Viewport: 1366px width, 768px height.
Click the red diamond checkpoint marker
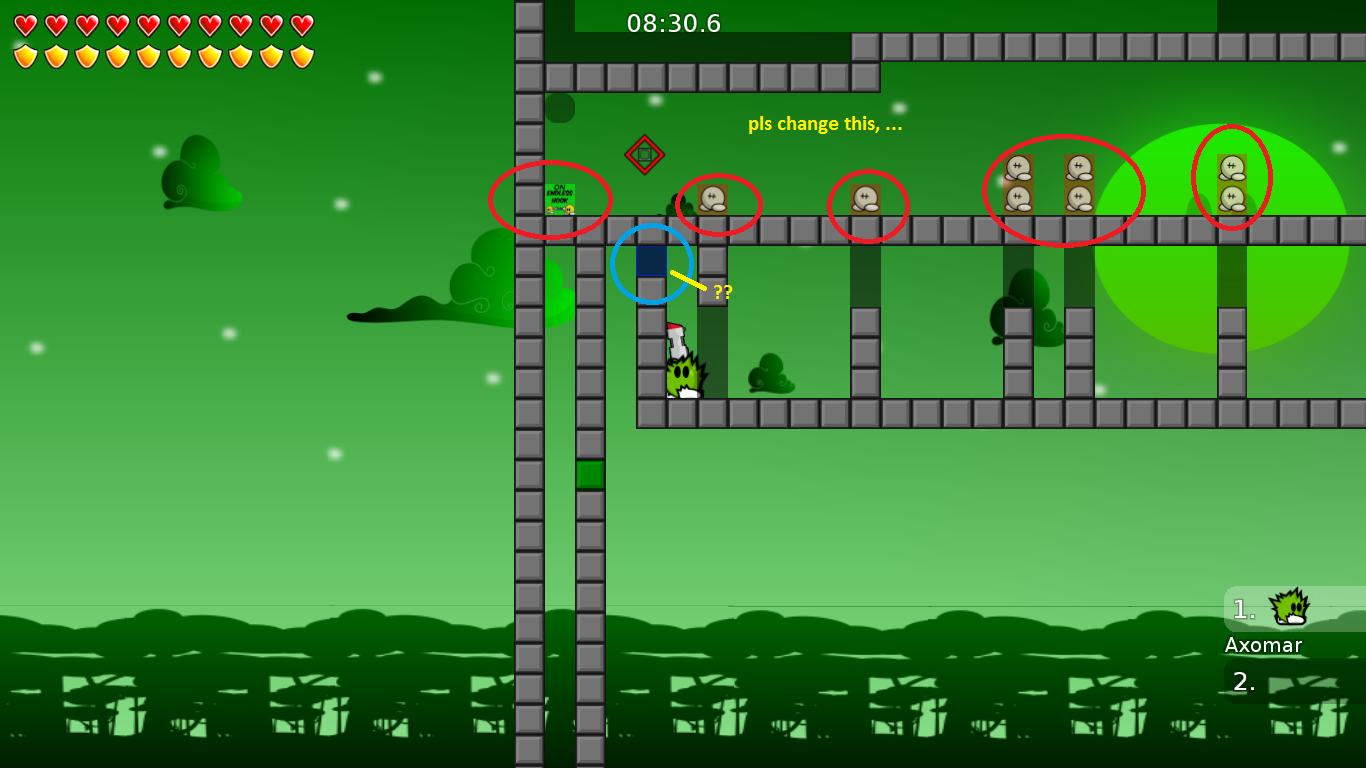(644, 153)
